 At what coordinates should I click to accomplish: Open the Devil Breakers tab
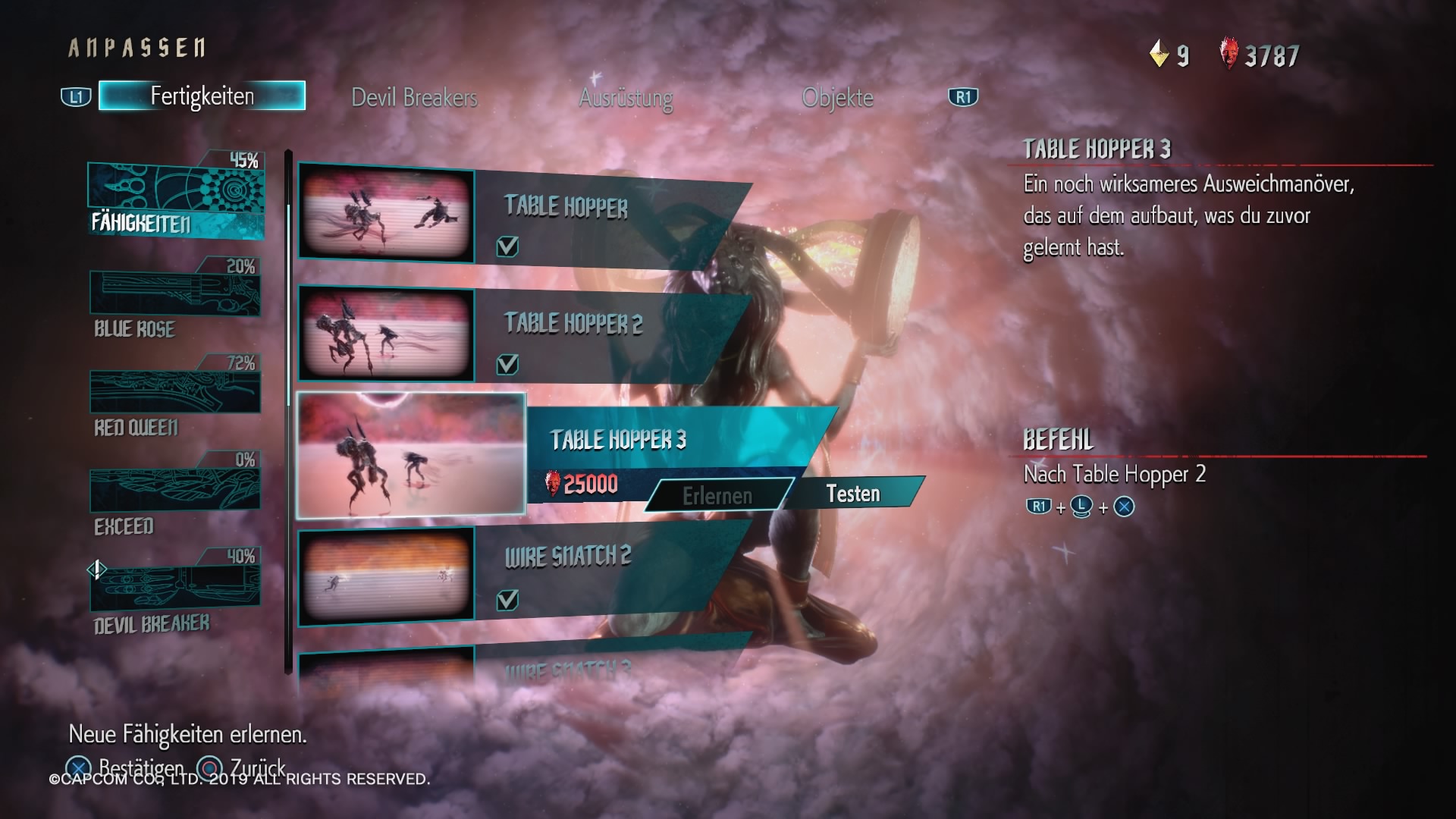(x=414, y=98)
